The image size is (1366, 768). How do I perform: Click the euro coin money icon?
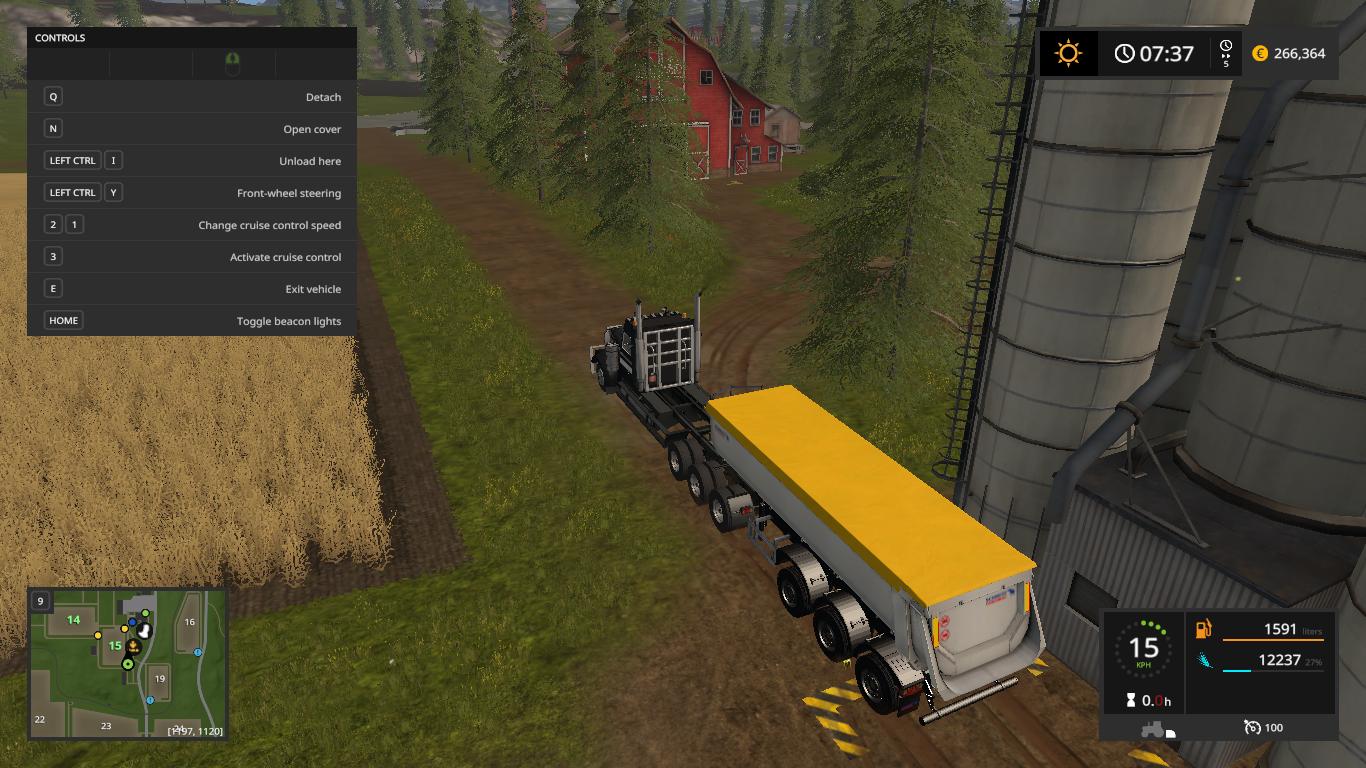pos(1260,53)
